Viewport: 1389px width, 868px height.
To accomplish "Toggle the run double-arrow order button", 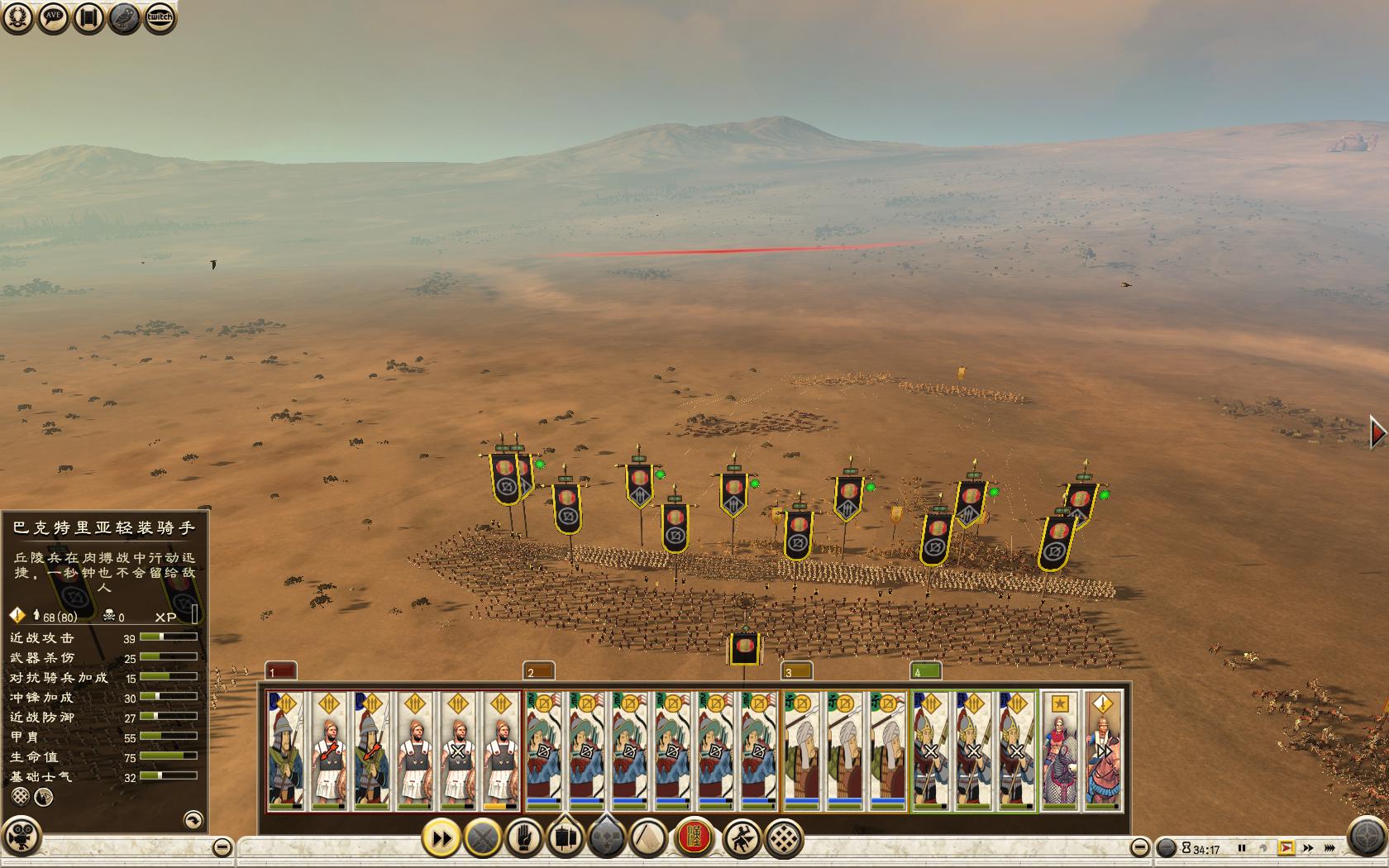I will (x=442, y=839).
